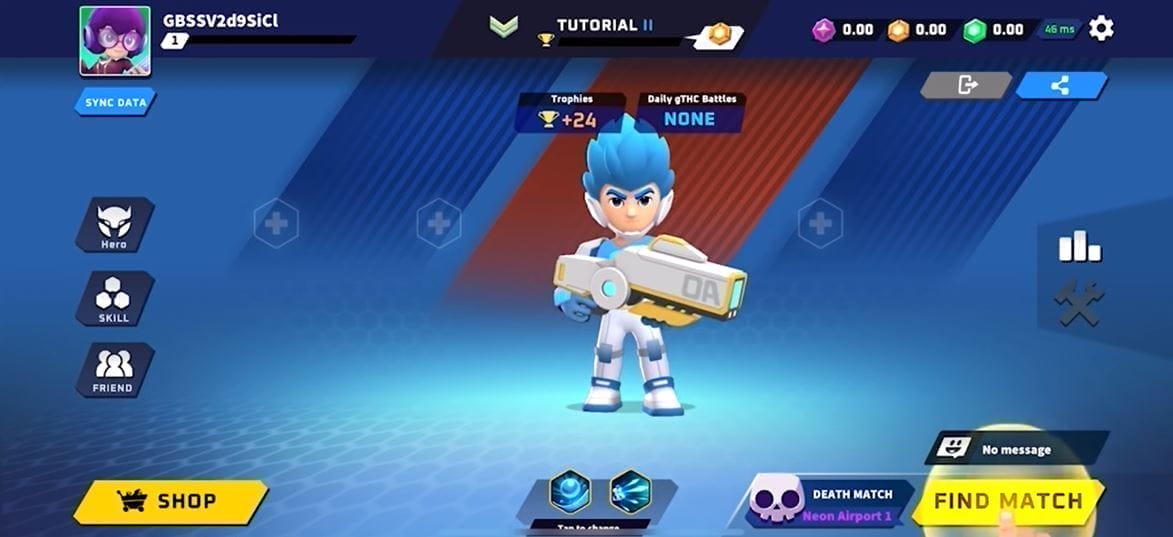Click the grey logout exit button
The width and height of the screenshot is (1173, 537).
(967, 85)
